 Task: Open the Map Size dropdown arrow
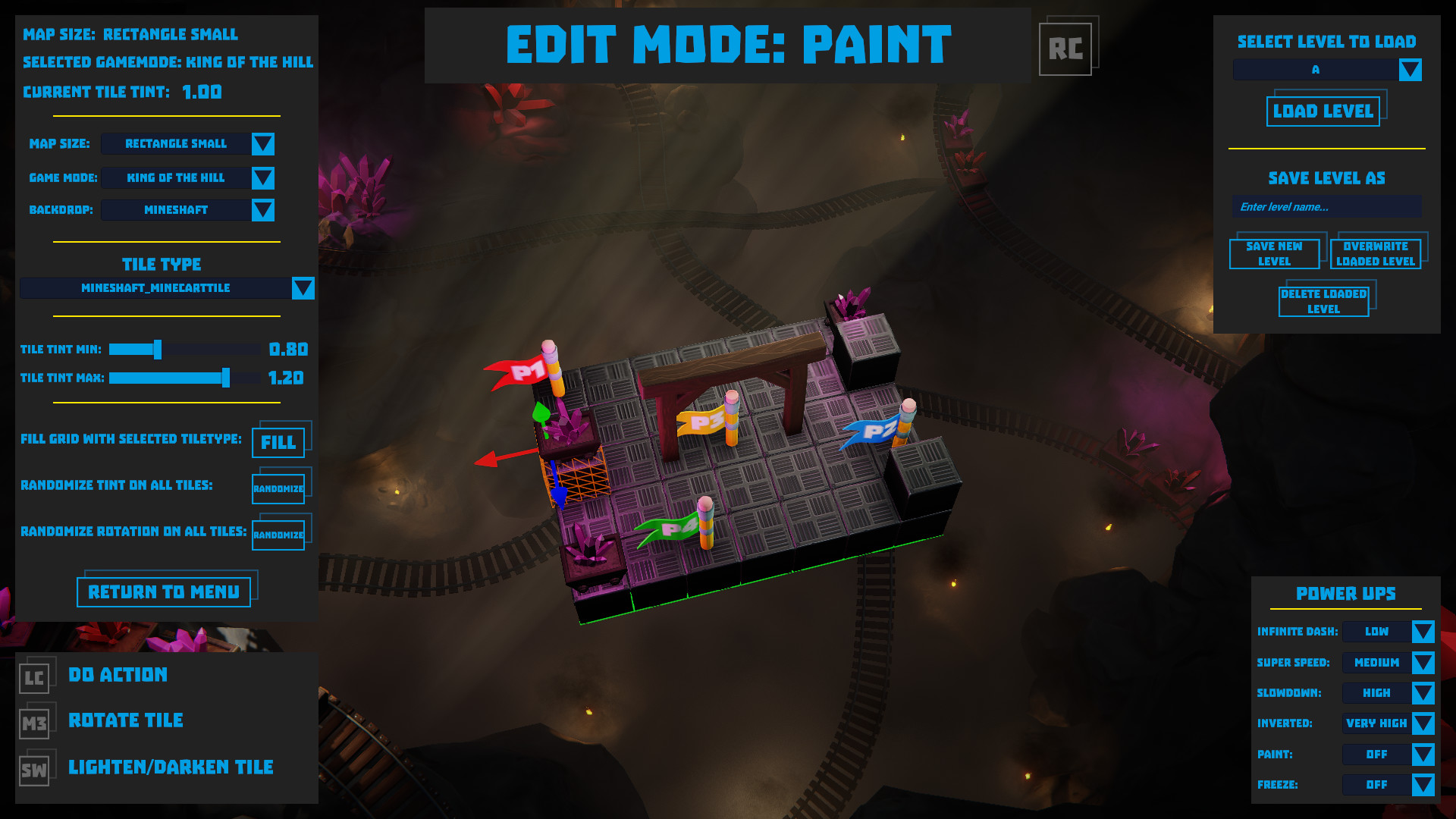pyautogui.click(x=262, y=143)
